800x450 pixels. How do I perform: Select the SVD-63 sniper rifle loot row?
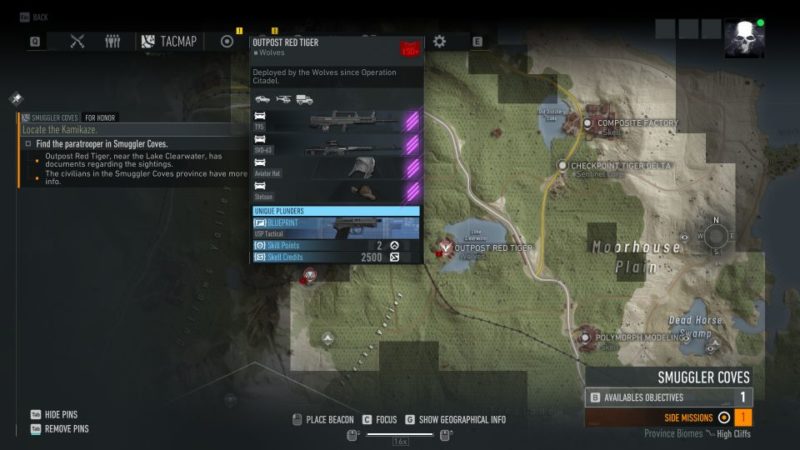pyautogui.click(x=336, y=145)
